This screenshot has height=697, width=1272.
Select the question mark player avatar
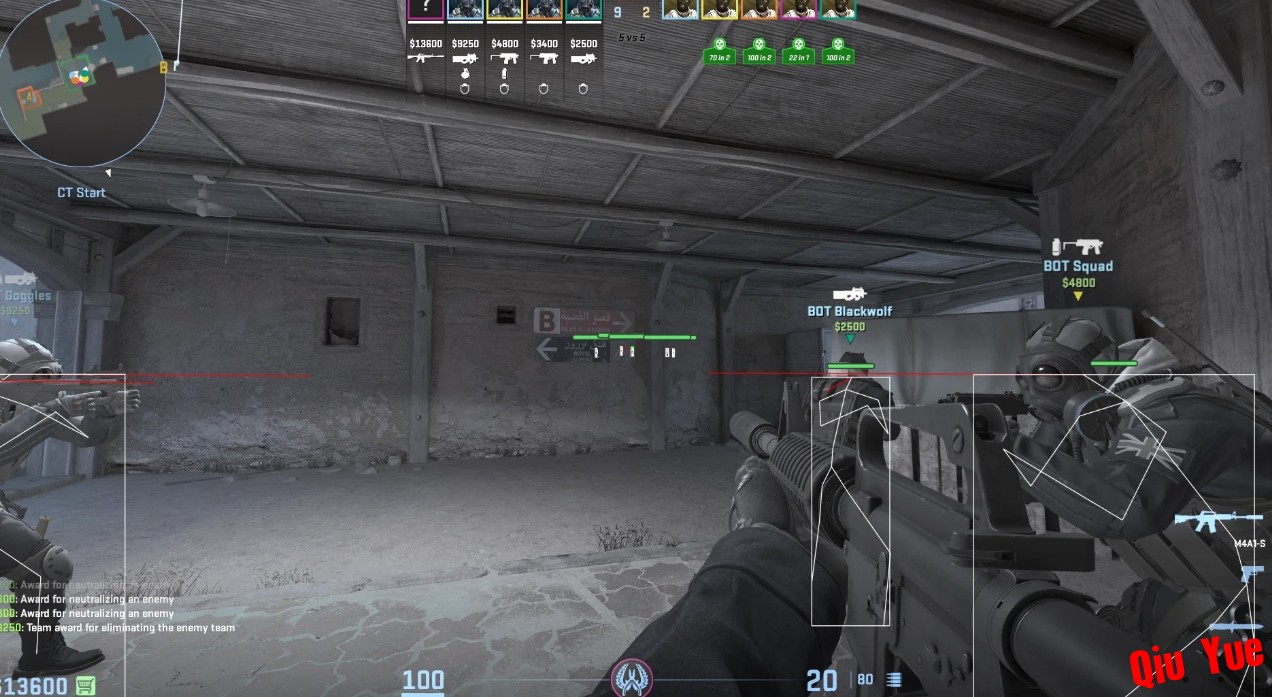coord(425,10)
